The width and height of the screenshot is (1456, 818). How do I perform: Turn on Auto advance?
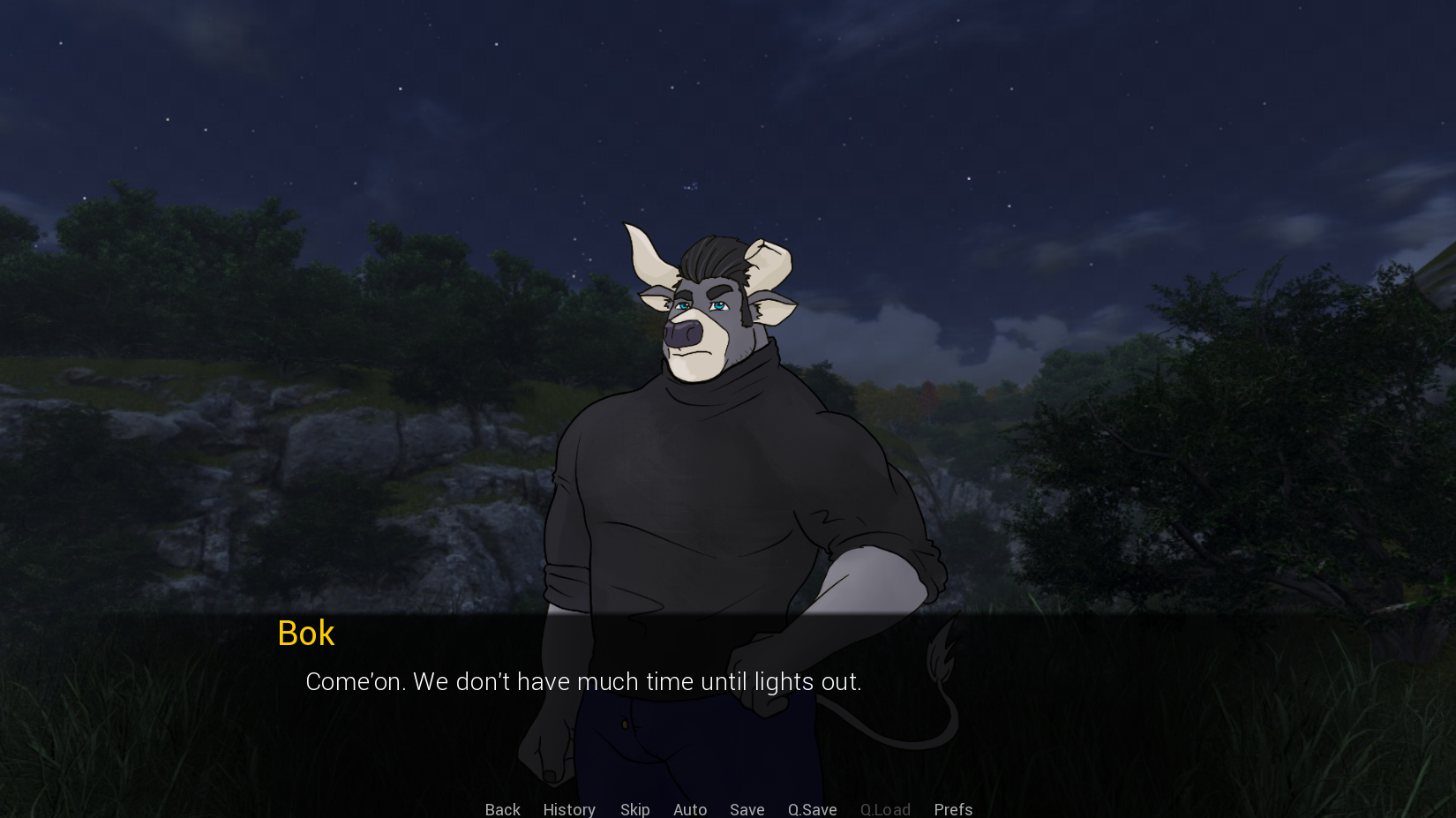[690, 809]
